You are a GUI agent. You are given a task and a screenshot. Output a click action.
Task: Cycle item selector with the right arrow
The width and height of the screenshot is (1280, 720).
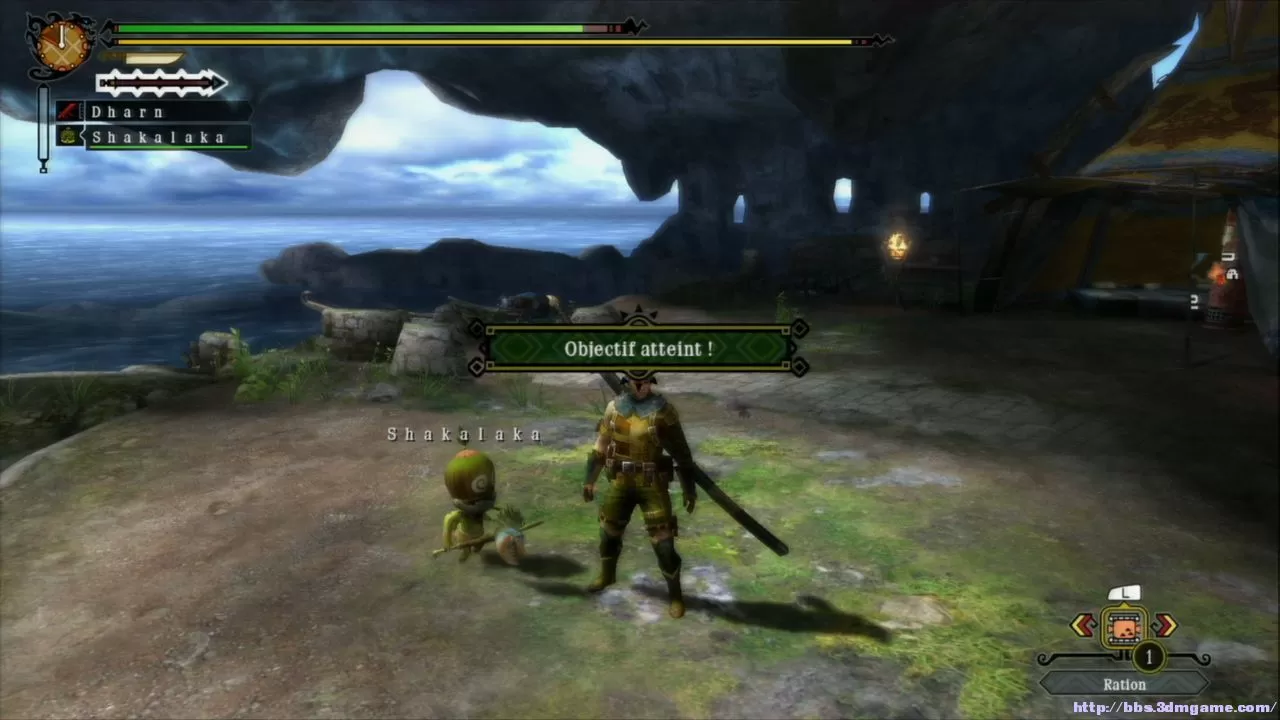[1165, 626]
